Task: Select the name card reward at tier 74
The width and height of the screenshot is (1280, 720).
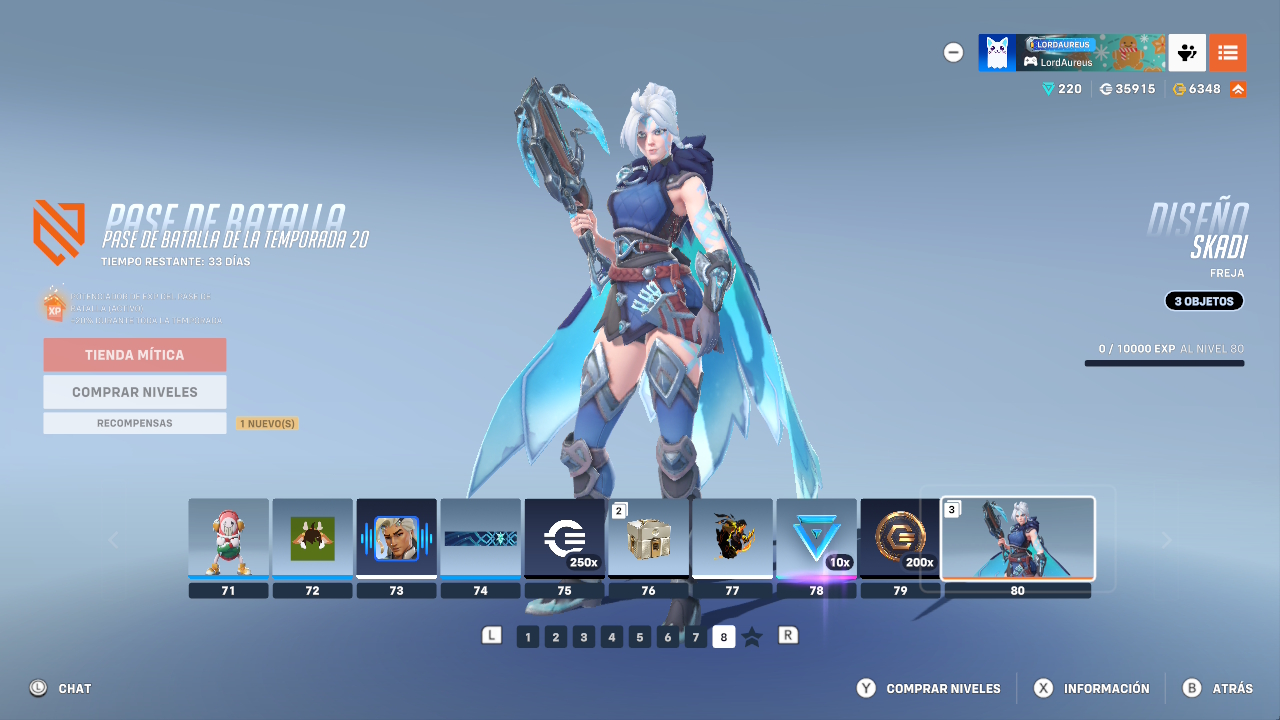Action: [x=480, y=540]
